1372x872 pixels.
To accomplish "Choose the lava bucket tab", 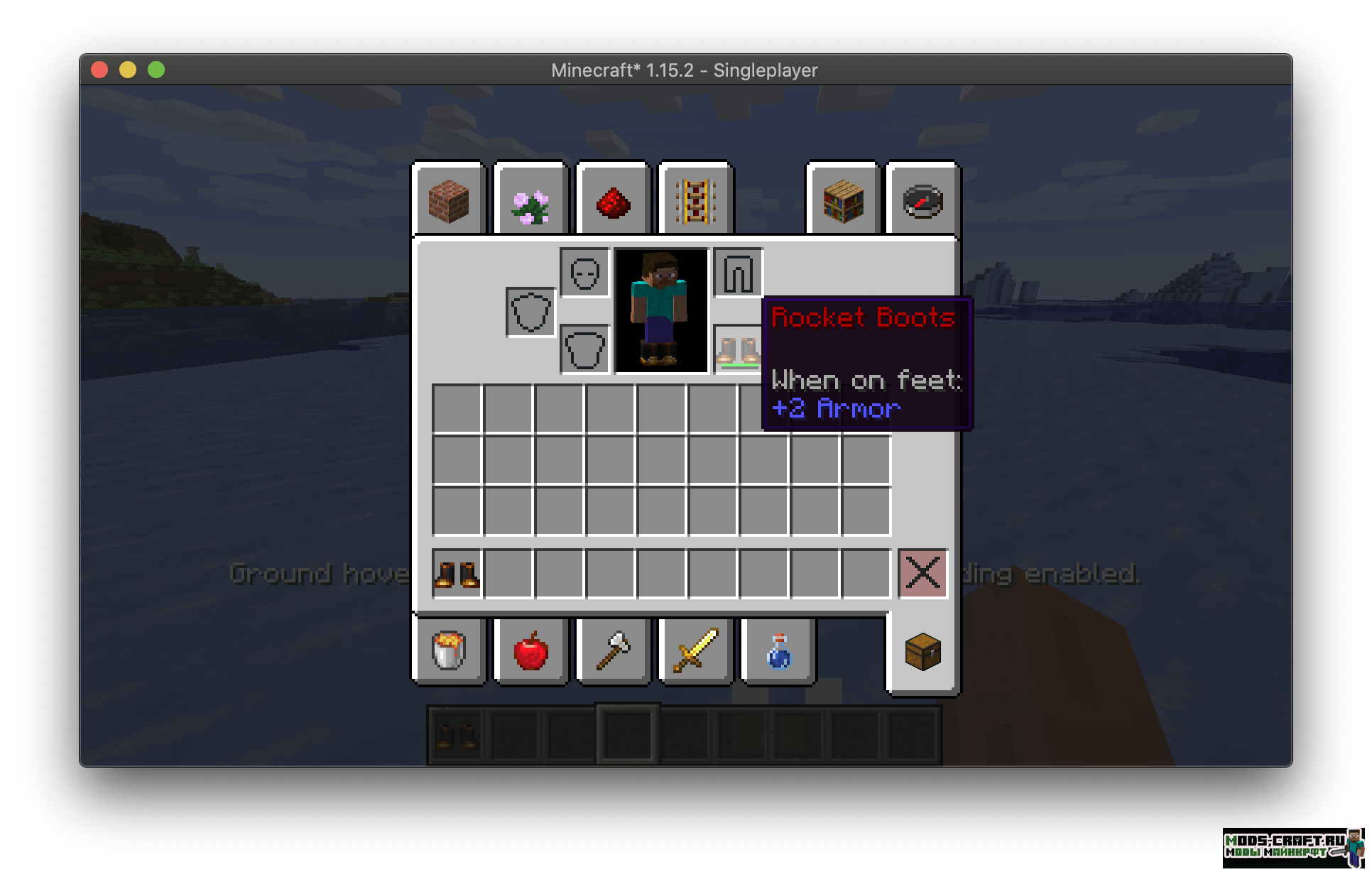I will tap(449, 650).
